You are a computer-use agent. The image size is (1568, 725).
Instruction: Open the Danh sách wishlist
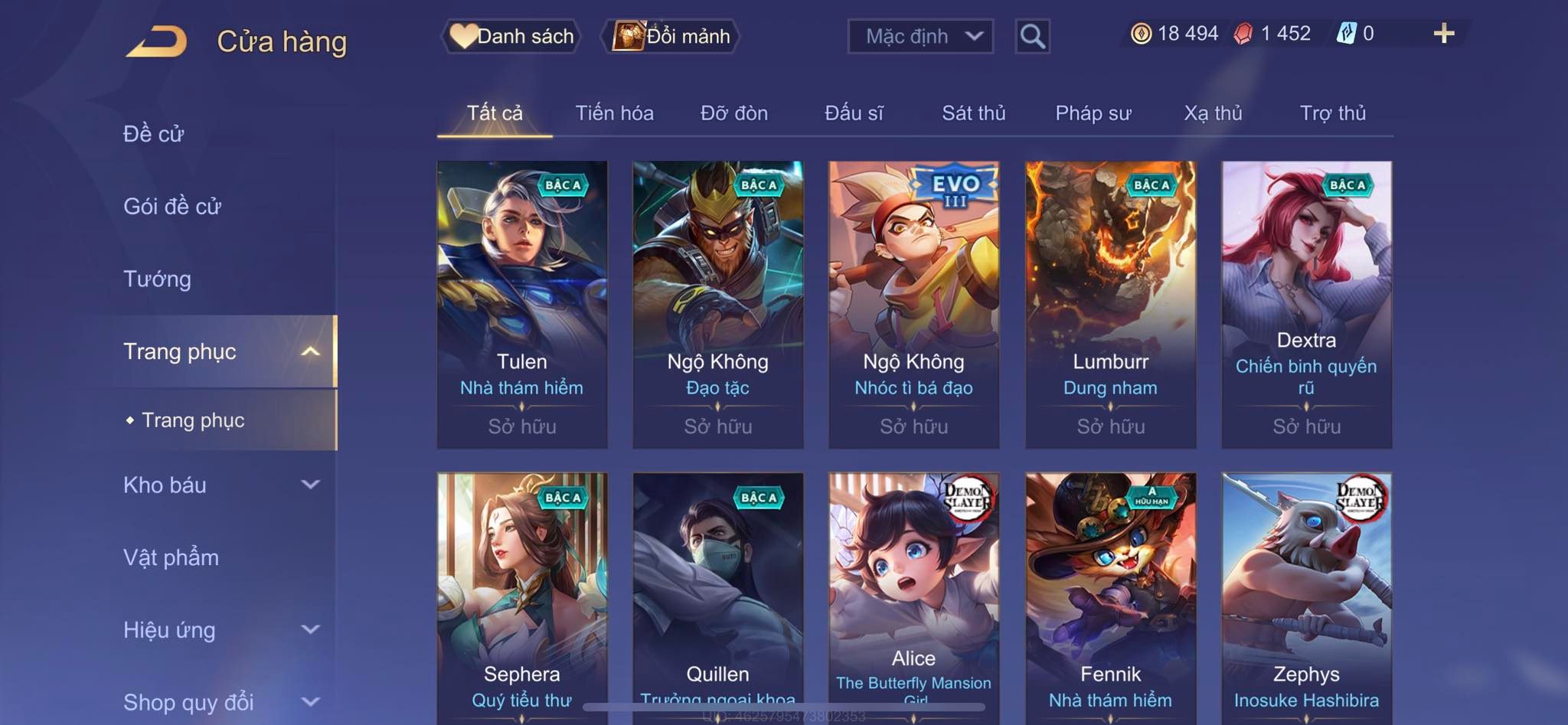pos(511,36)
